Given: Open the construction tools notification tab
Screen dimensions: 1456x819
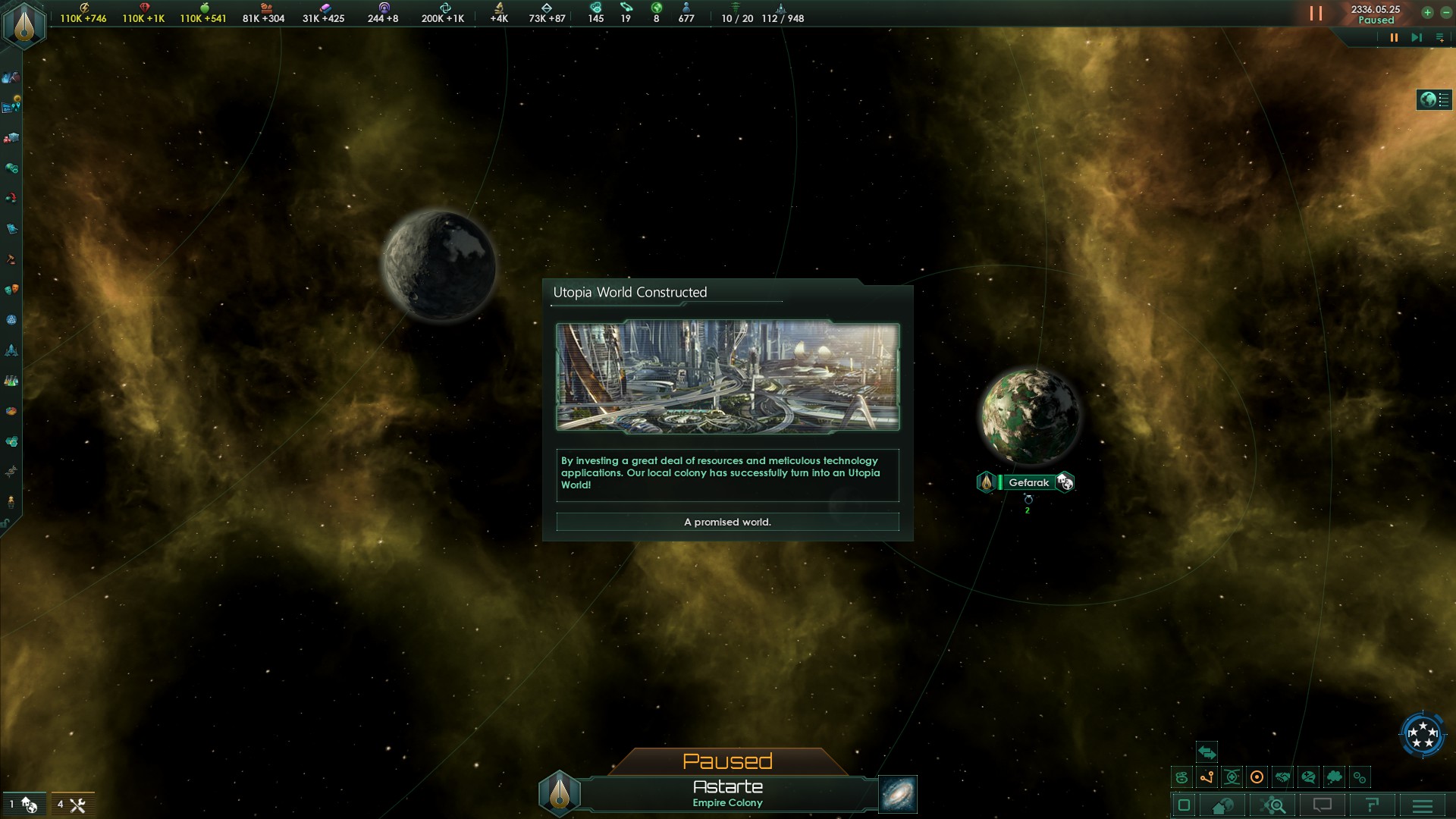Looking at the screenshot, I should pos(71,805).
